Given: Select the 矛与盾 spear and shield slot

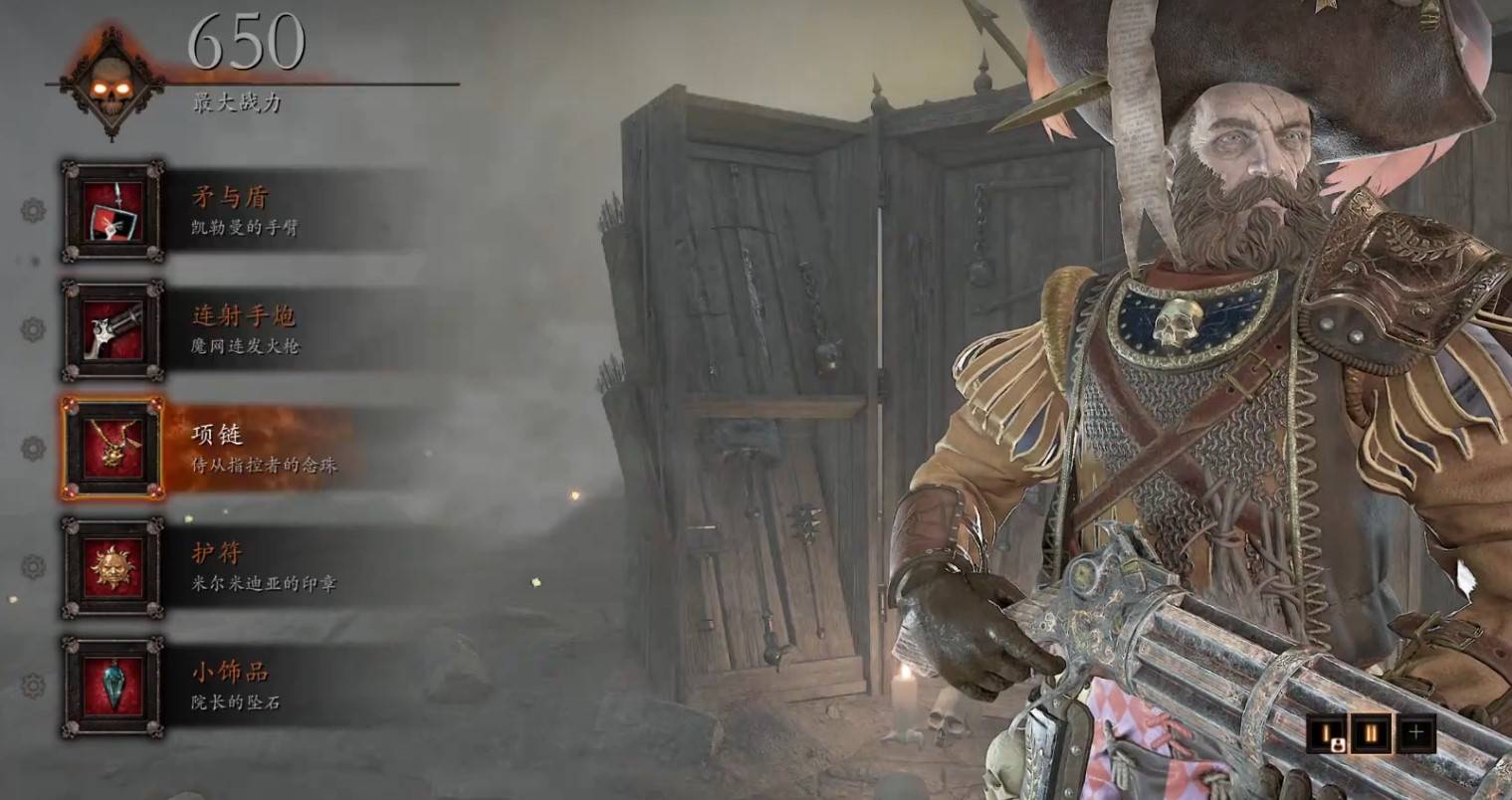Looking at the screenshot, I should [112, 211].
